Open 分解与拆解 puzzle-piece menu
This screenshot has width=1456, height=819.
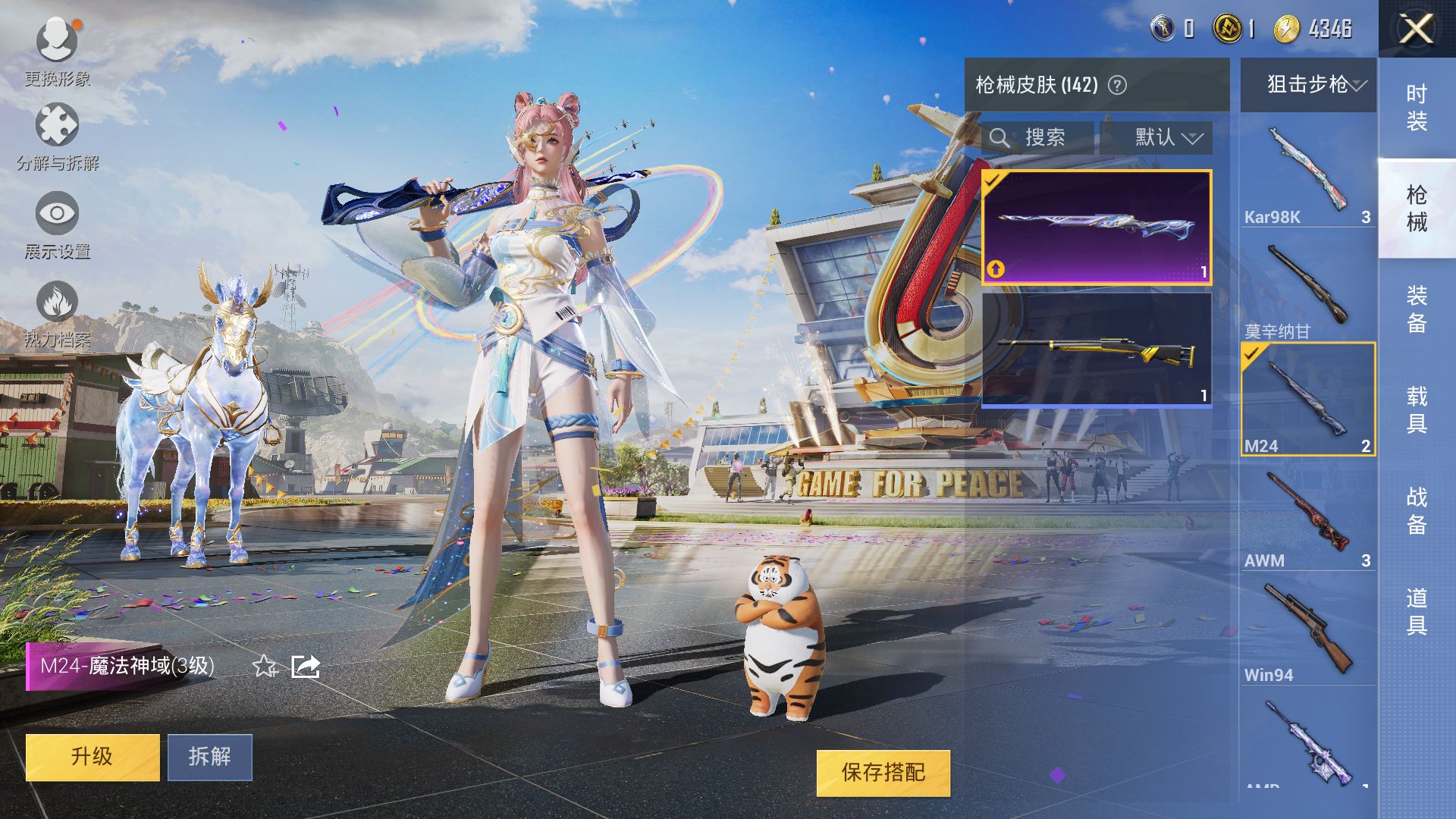(57, 135)
